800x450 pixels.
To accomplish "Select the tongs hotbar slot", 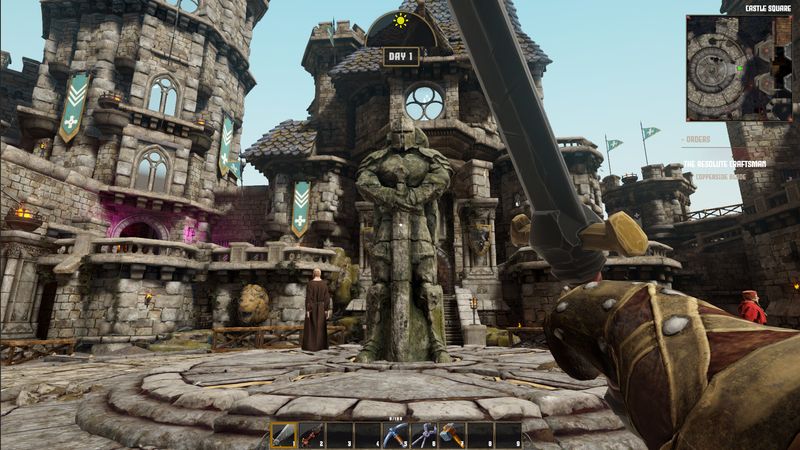I will tap(425, 435).
